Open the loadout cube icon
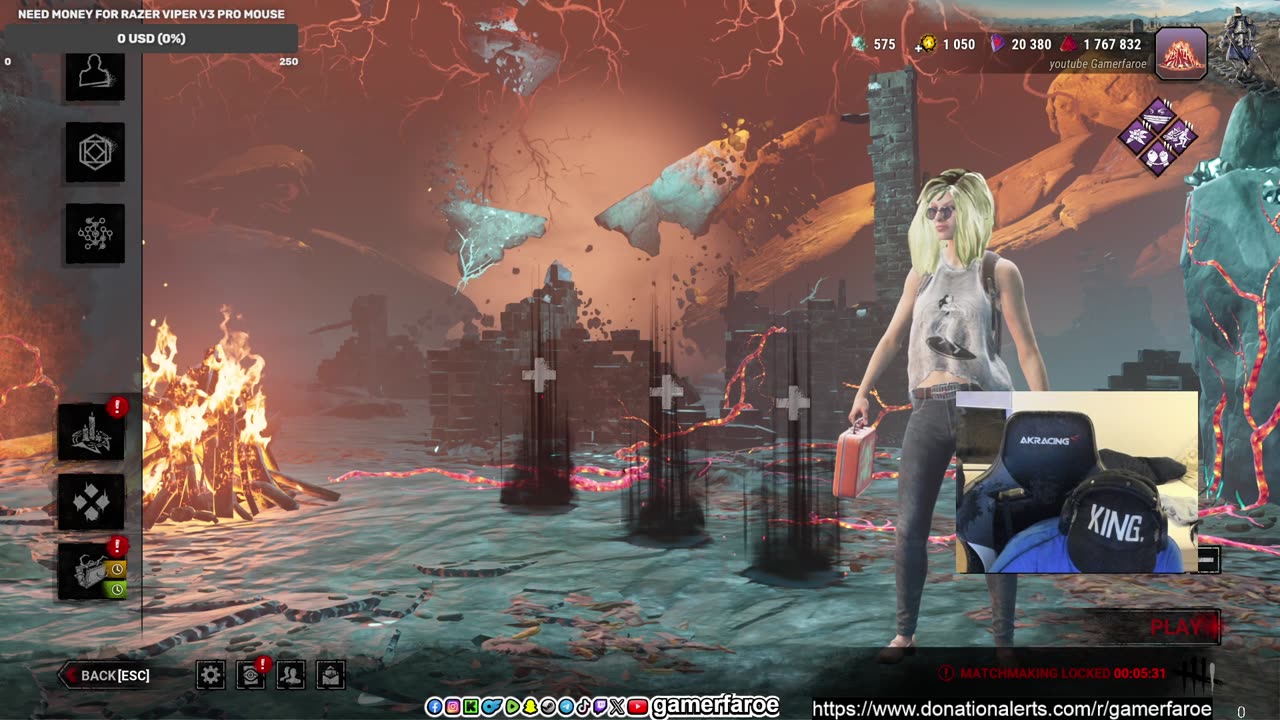Image resolution: width=1280 pixels, height=720 pixels. (95, 153)
